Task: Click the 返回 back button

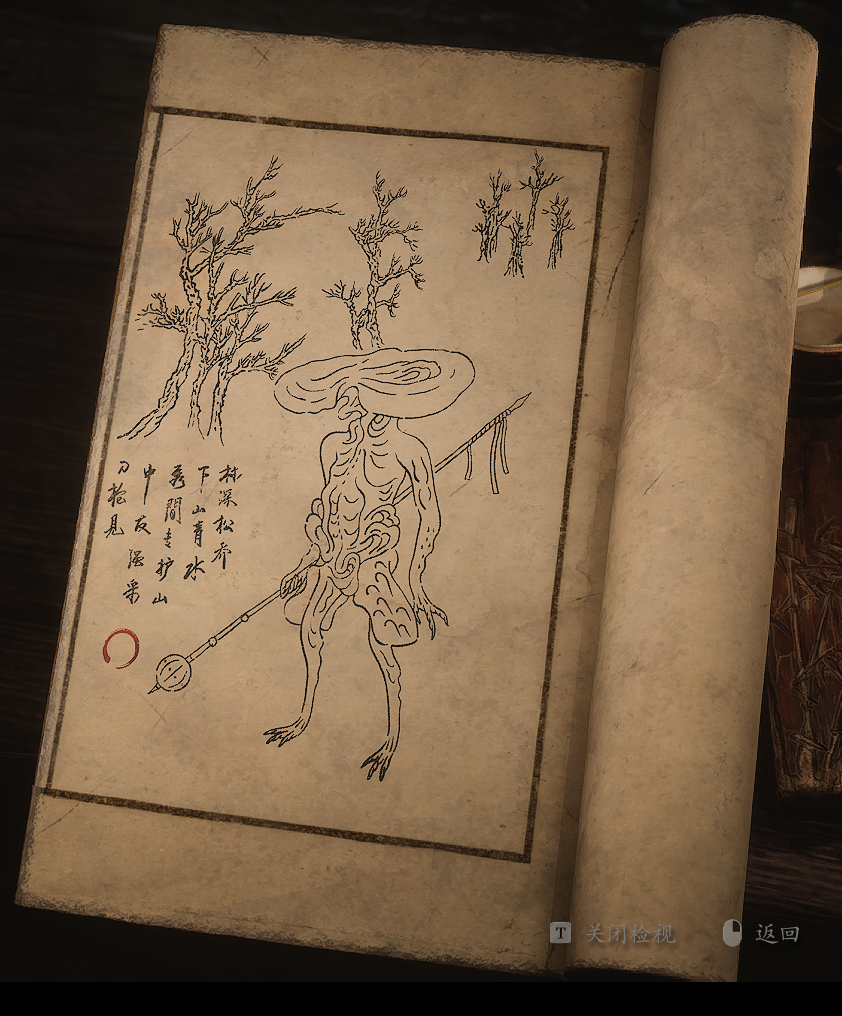Action: pyautogui.click(x=776, y=934)
